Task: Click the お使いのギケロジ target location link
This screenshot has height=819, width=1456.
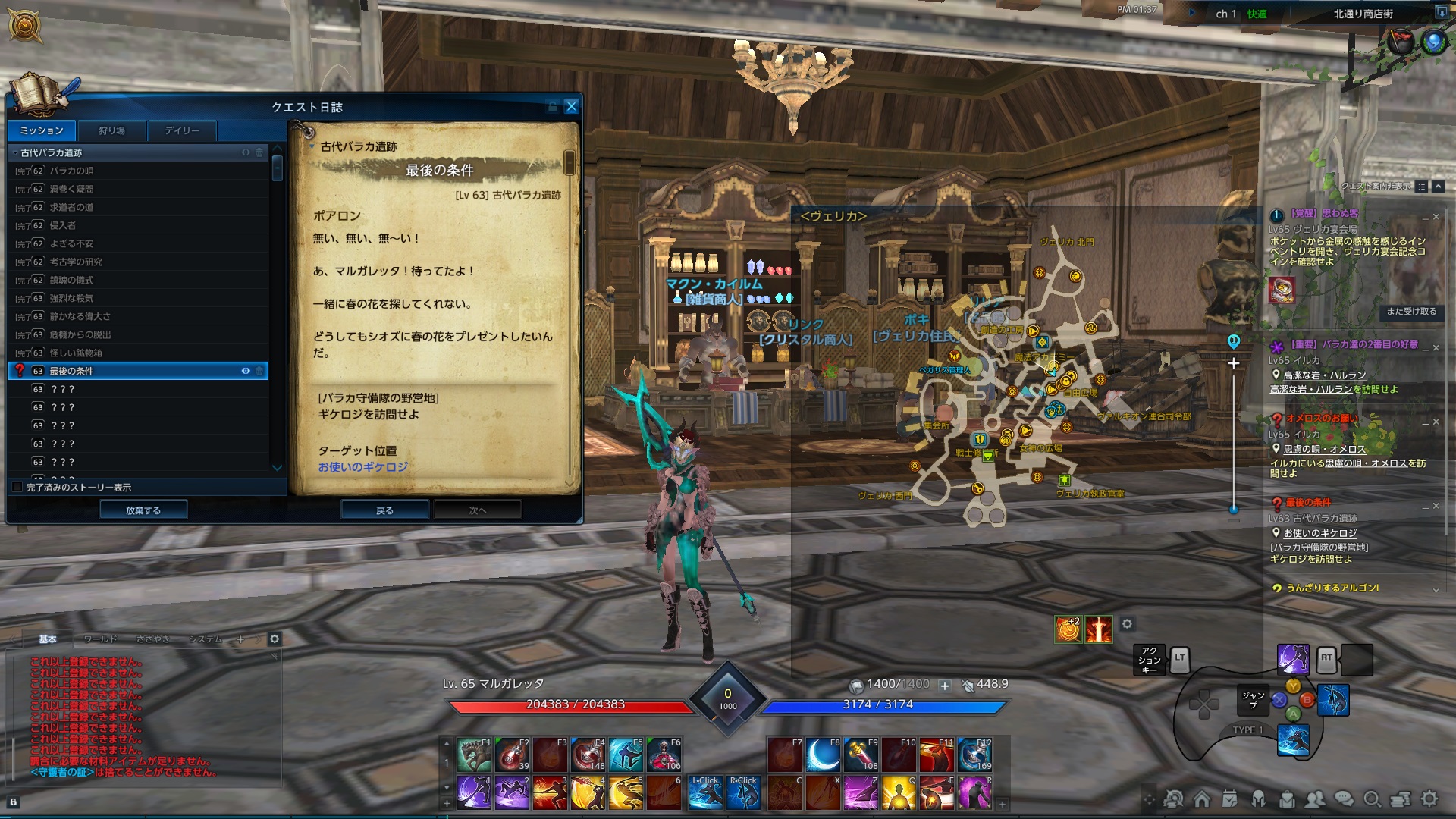Action: pyautogui.click(x=362, y=467)
